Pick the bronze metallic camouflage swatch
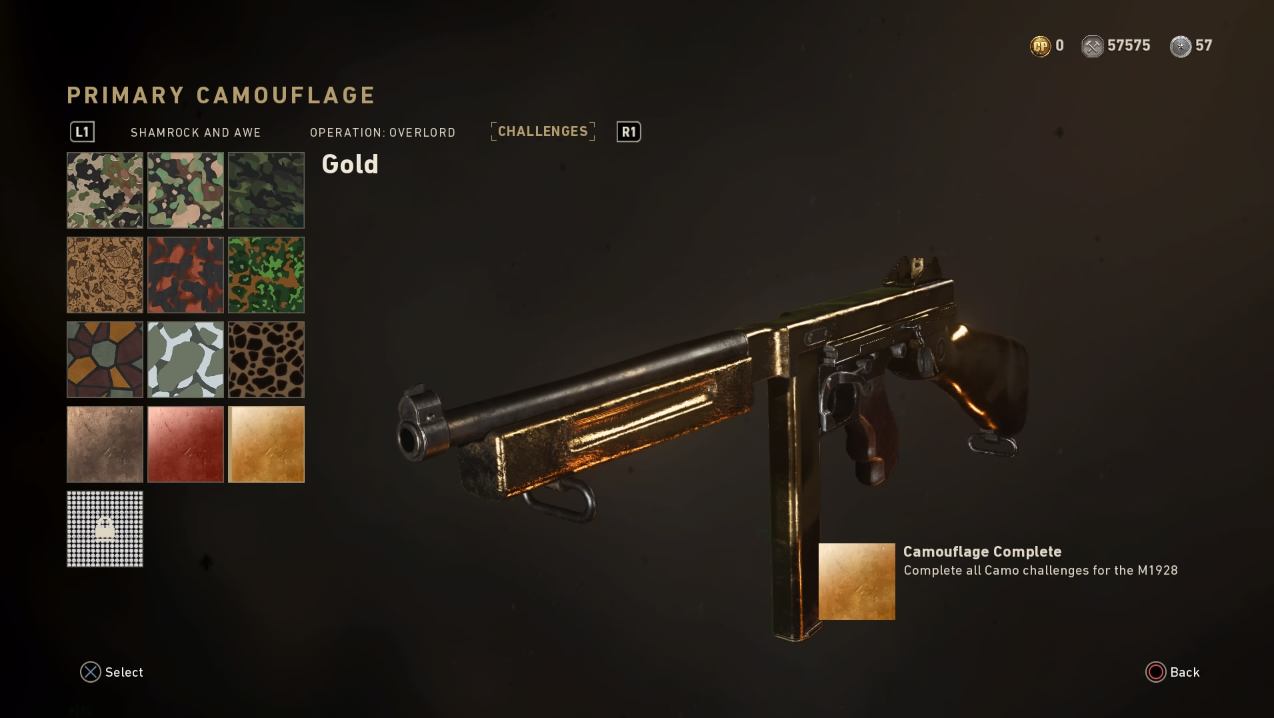Screen dimensions: 1274x718 (105, 444)
